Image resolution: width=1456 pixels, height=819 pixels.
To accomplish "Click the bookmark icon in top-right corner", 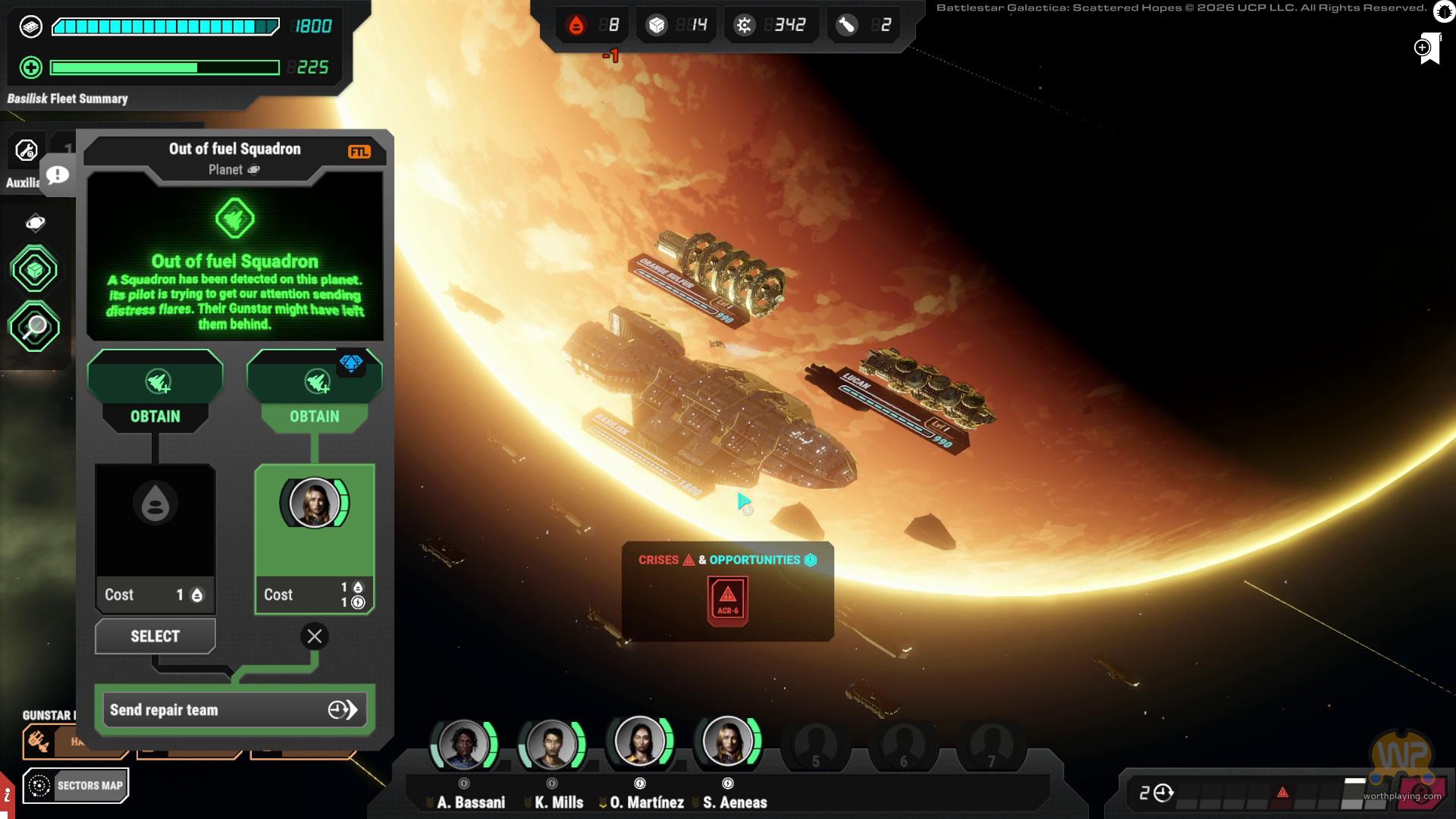I will click(1428, 49).
